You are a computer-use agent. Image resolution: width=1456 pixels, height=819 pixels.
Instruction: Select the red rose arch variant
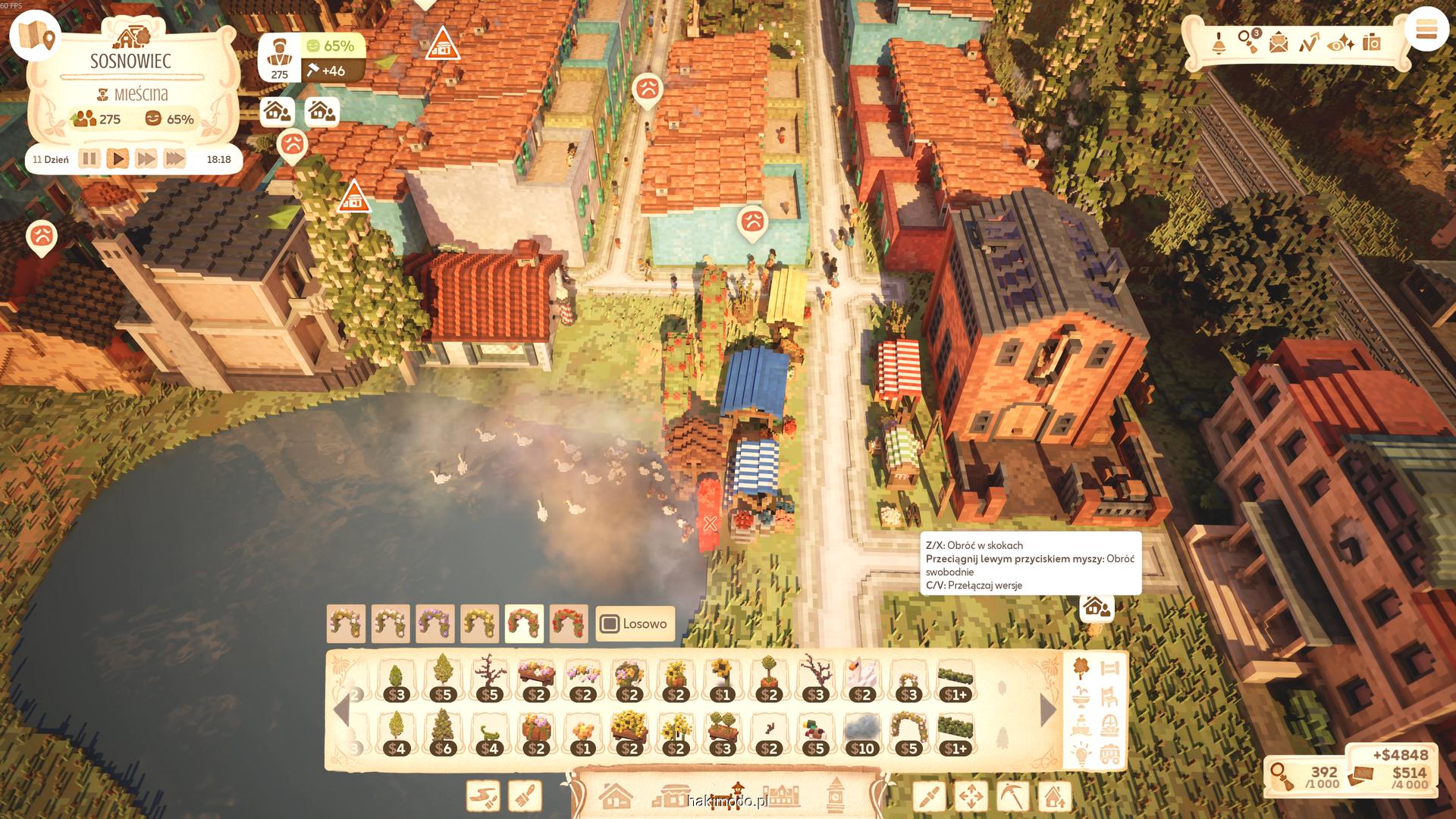(569, 623)
